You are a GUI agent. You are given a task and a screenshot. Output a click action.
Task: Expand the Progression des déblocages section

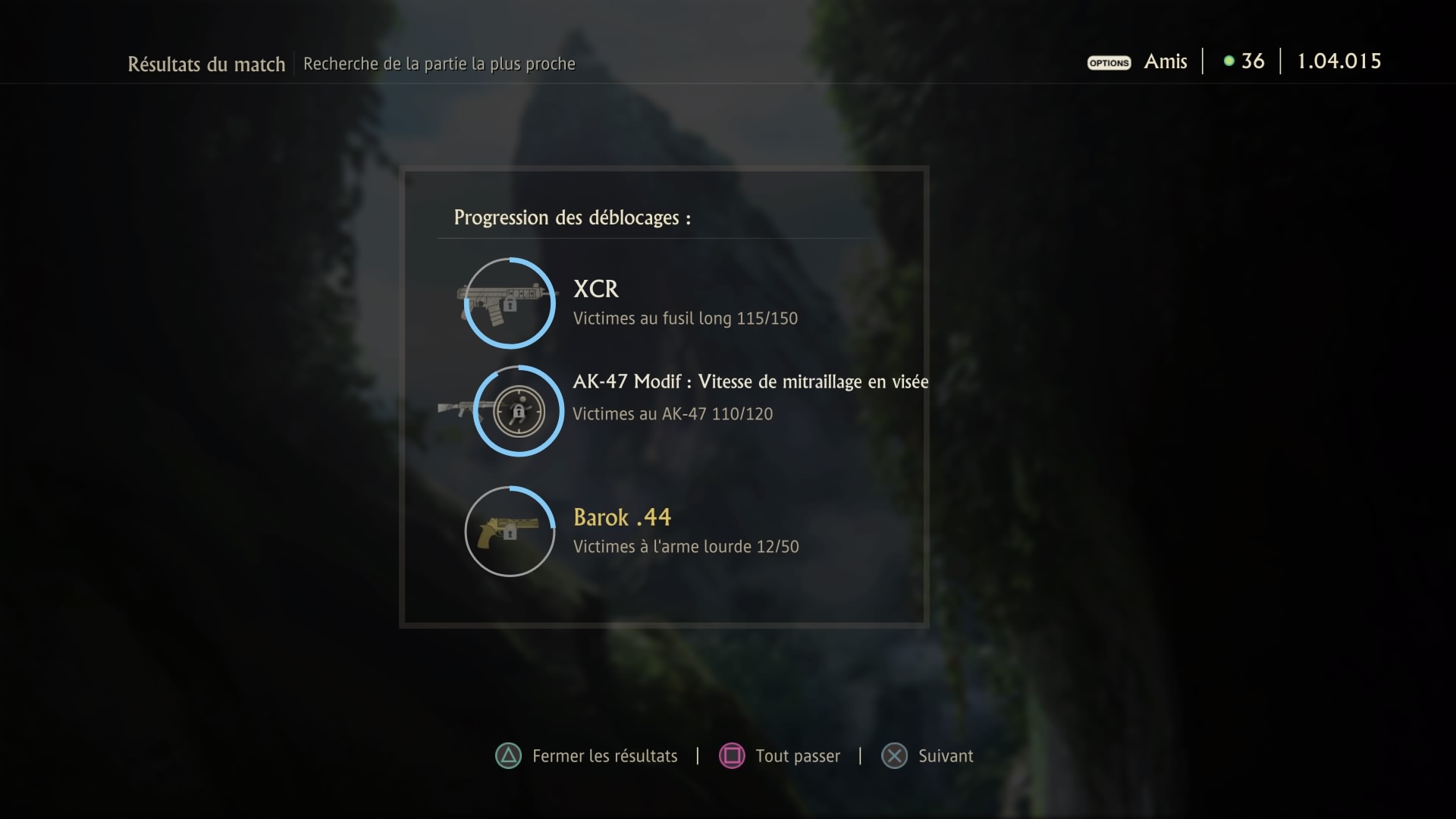coord(572,218)
